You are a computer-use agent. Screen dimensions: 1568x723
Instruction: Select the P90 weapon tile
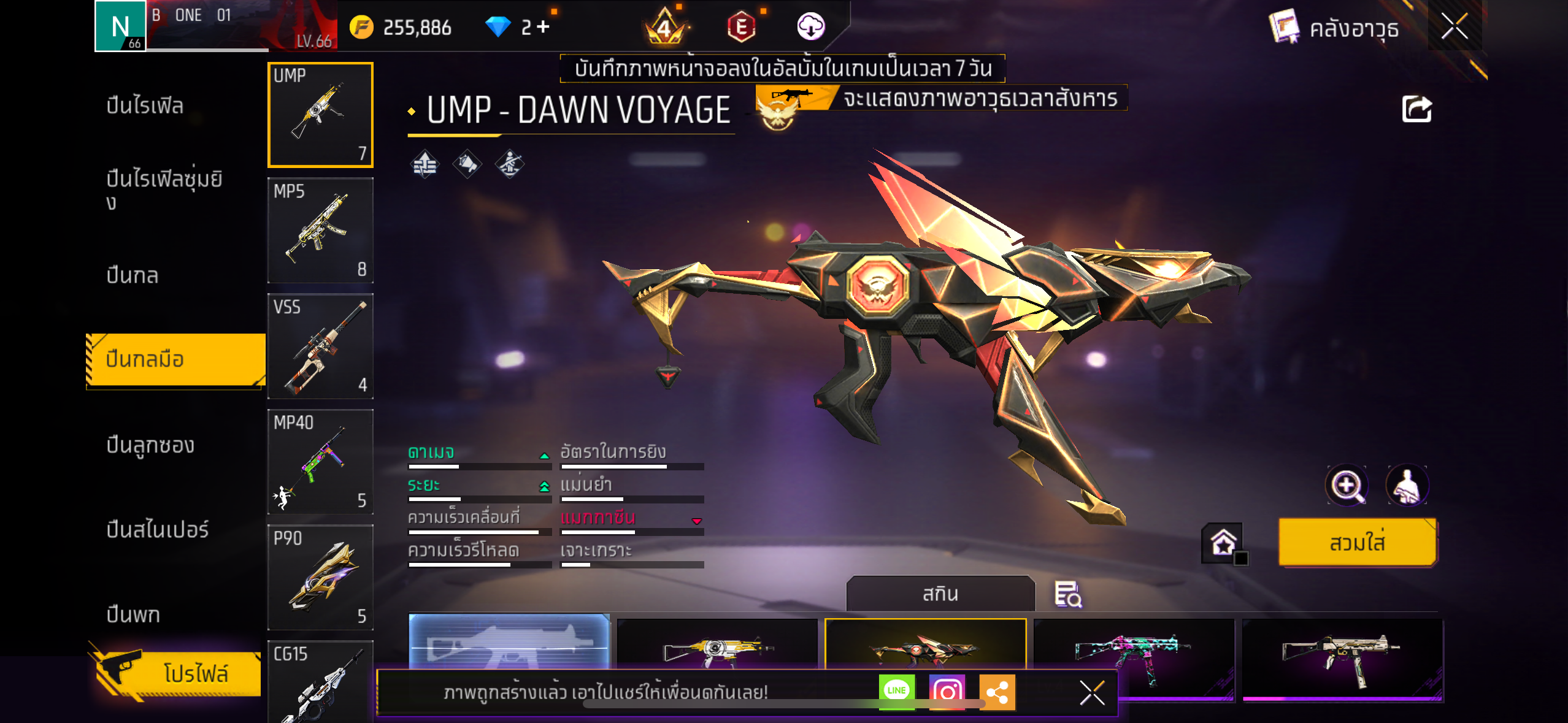pyautogui.click(x=320, y=577)
